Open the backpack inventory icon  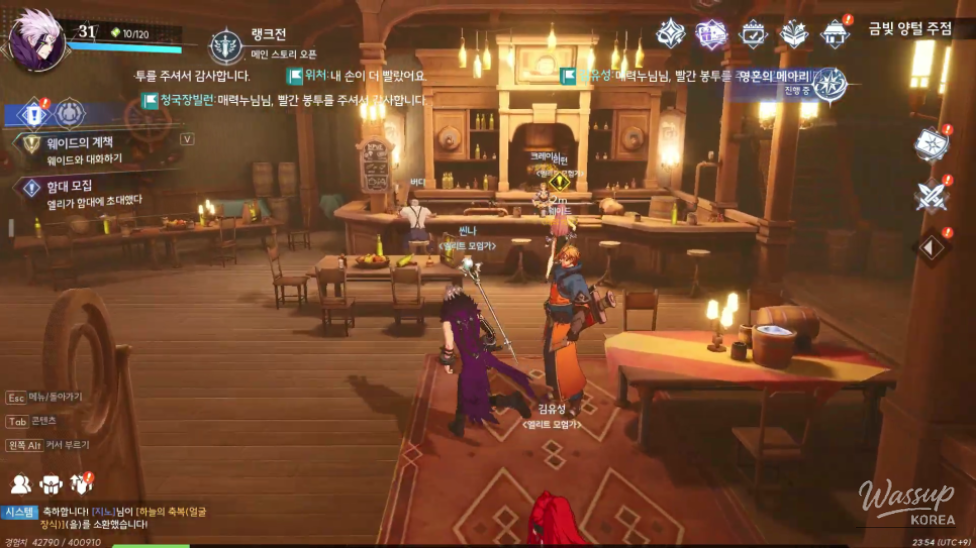click(x=51, y=485)
